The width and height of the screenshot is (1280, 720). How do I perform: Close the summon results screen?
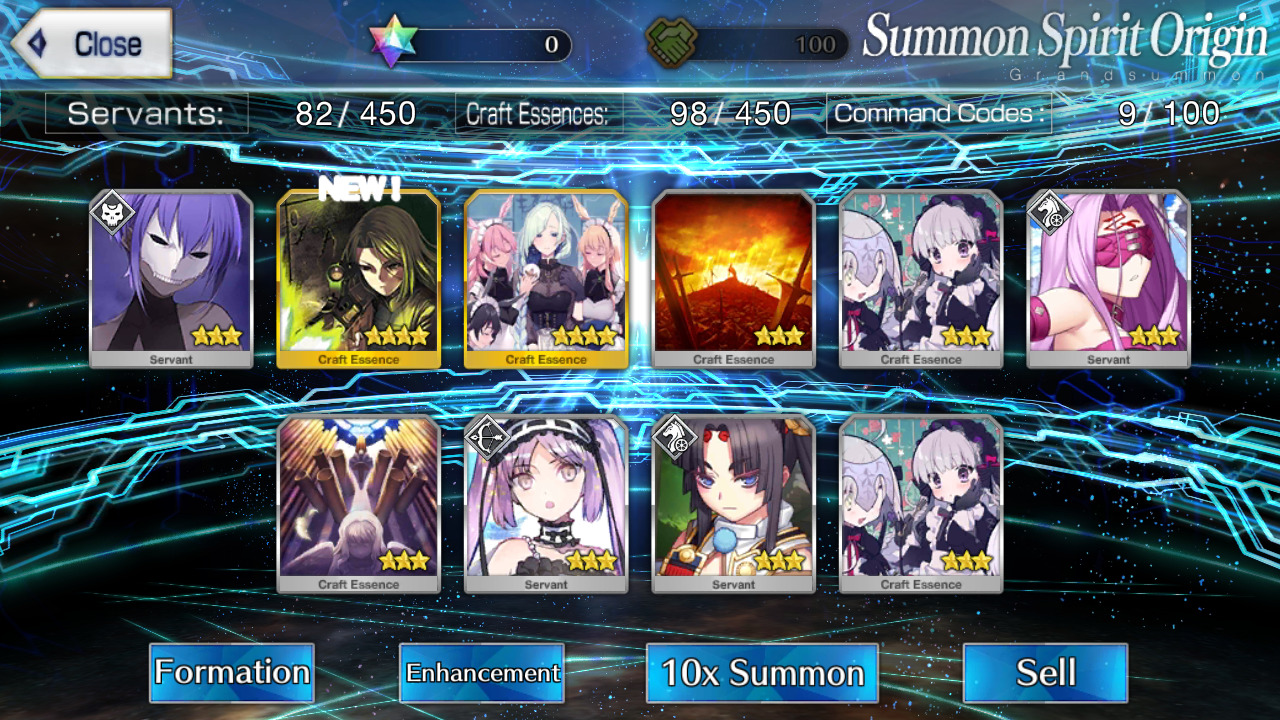(x=93, y=44)
